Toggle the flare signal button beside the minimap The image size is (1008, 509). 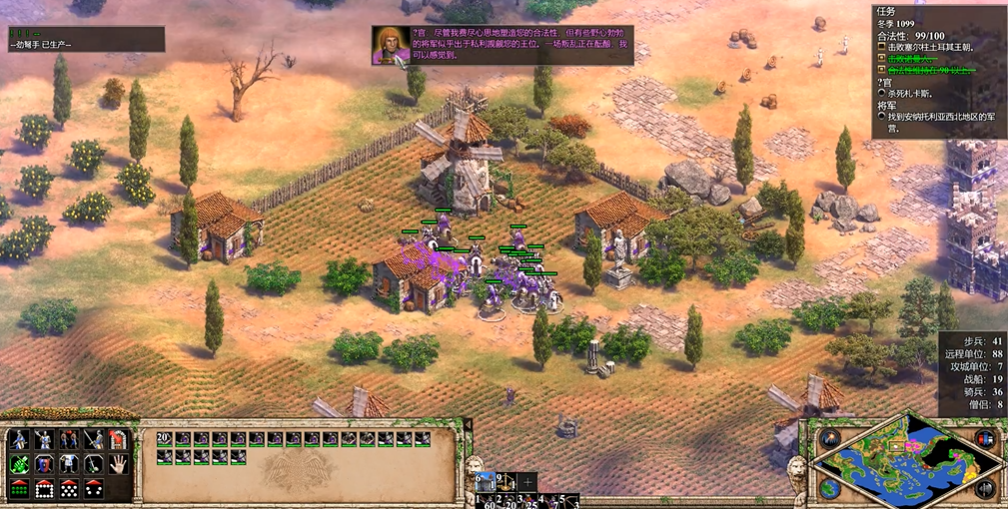click(x=829, y=439)
